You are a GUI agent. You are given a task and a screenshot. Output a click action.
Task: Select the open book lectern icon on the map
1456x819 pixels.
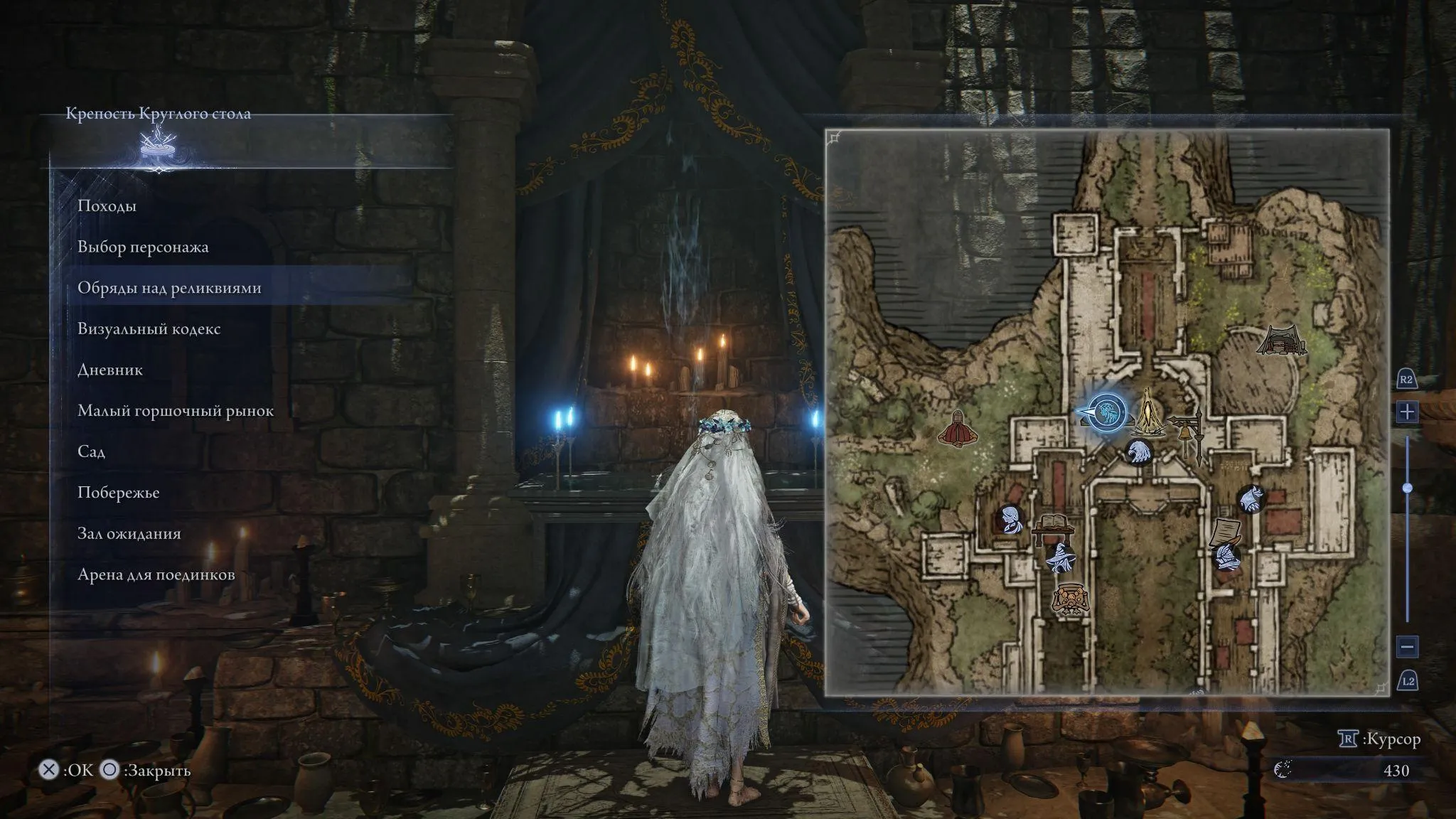(x=1054, y=523)
